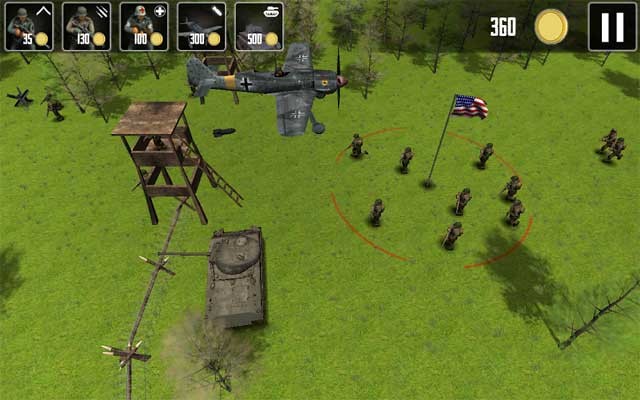640x400 pixels.
Task: Call in the 300-coin airplane strike
Action: [202, 26]
